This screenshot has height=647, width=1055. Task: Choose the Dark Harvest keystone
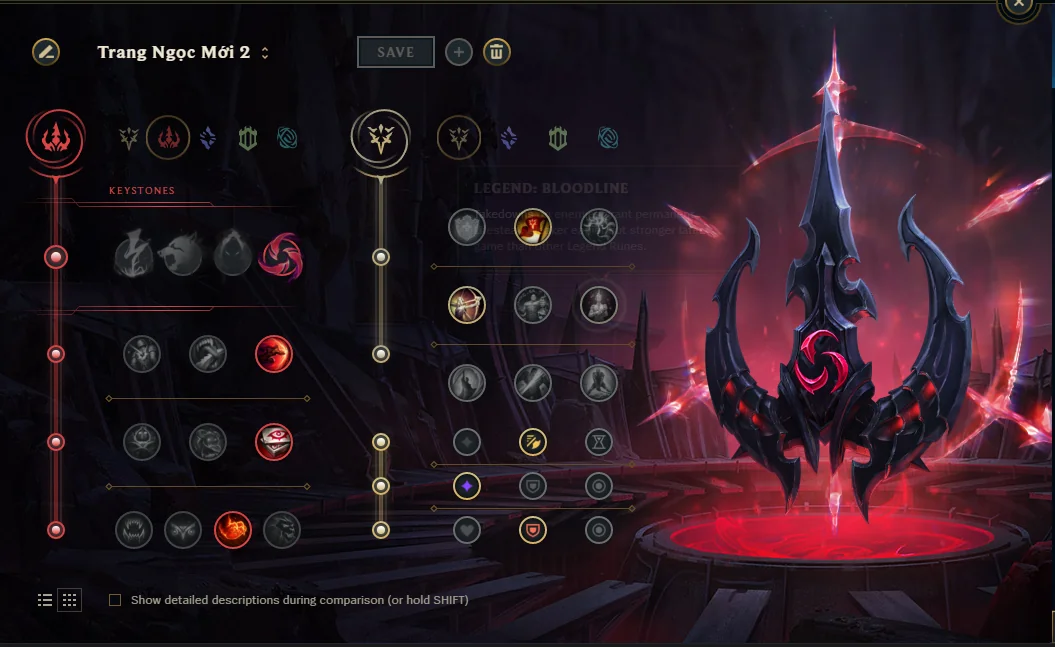tap(232, 257)
